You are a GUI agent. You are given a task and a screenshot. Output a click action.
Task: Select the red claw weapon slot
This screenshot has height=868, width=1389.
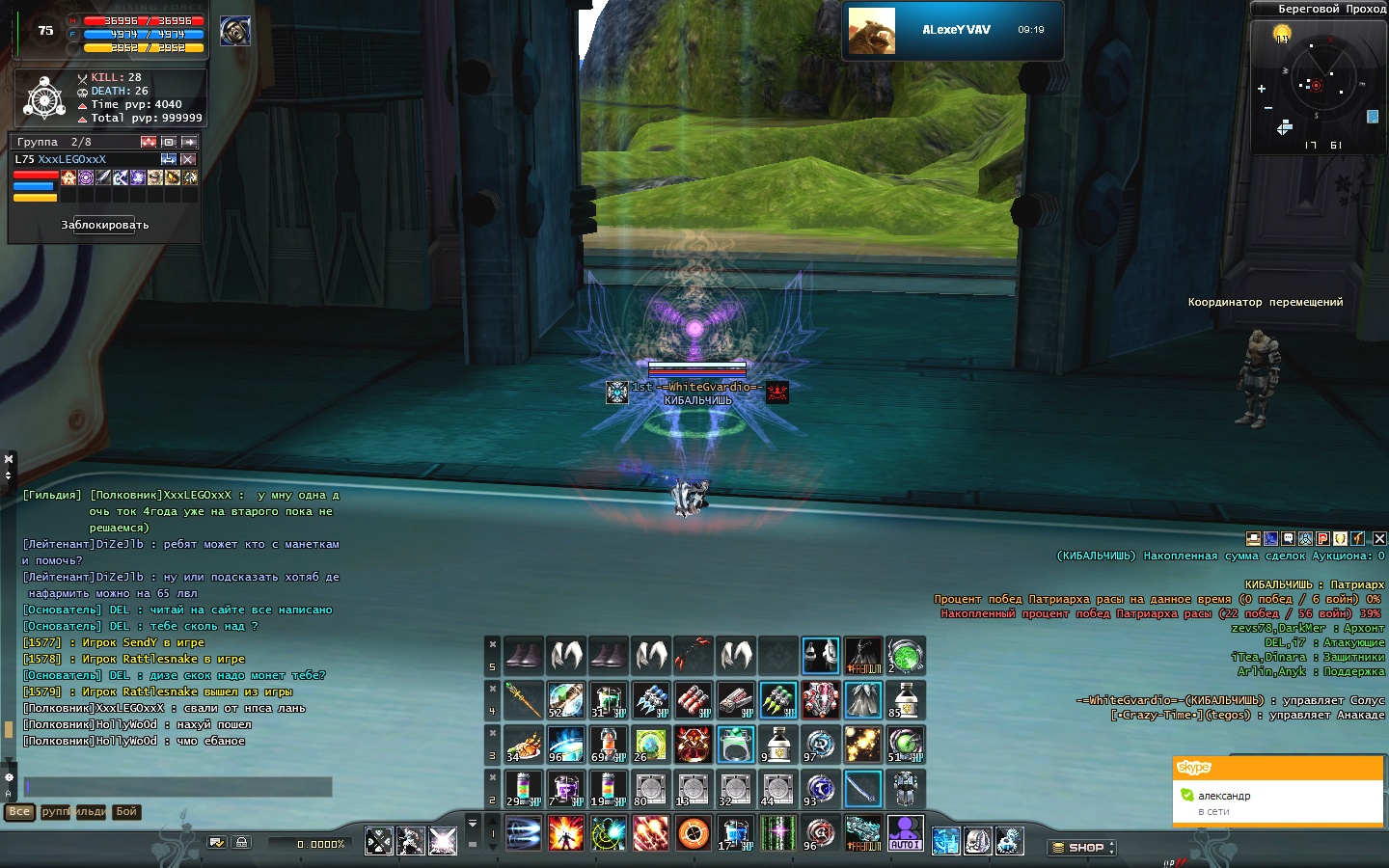(x=693, y=656)
